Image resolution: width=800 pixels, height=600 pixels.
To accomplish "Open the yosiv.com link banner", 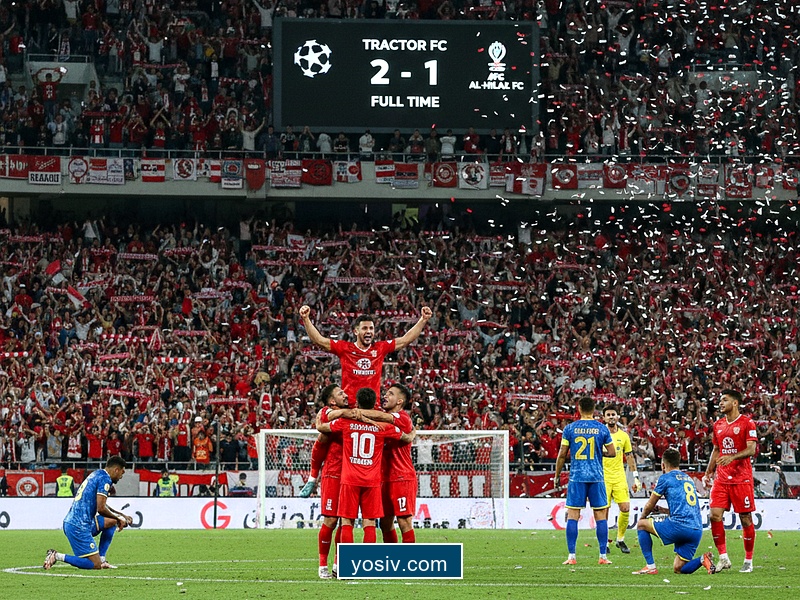I will 400,562.
